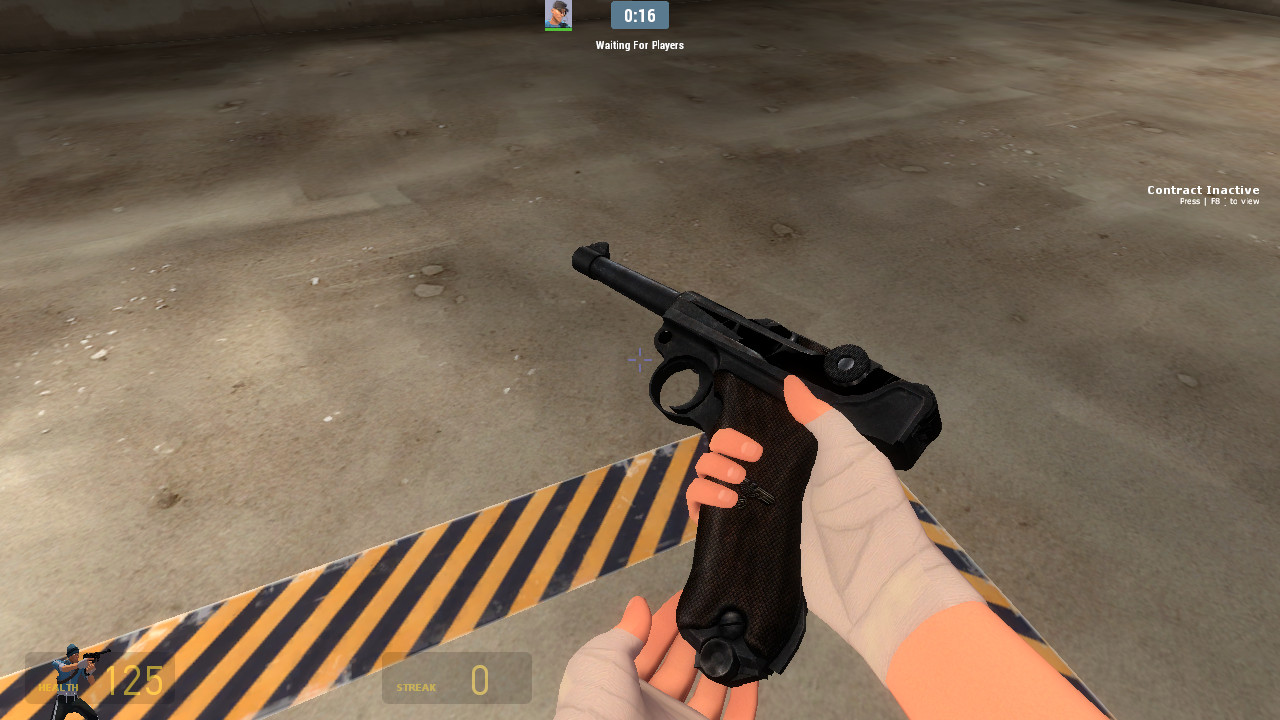Select the Contract Inactive heading

coord(1203,189)
